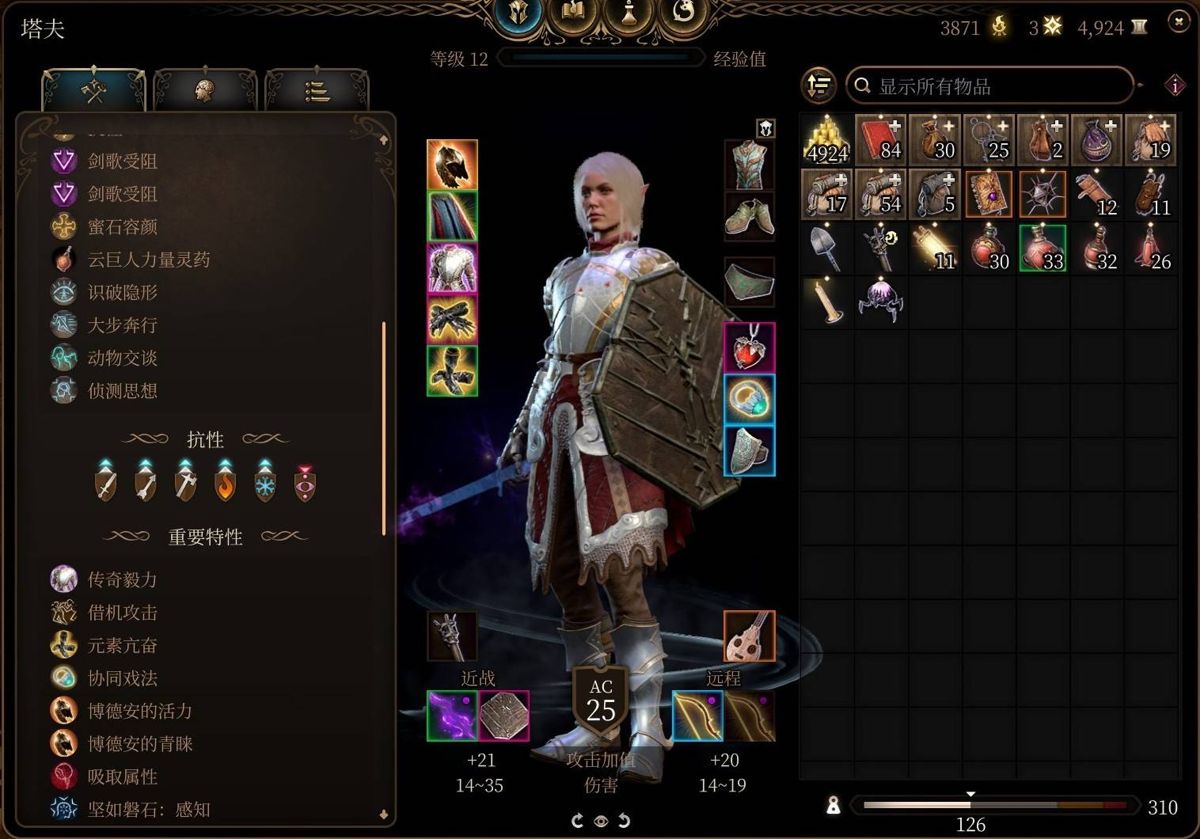Switch to the crossed axes equipment tab
1200x839 pixels.
(95, 92)
